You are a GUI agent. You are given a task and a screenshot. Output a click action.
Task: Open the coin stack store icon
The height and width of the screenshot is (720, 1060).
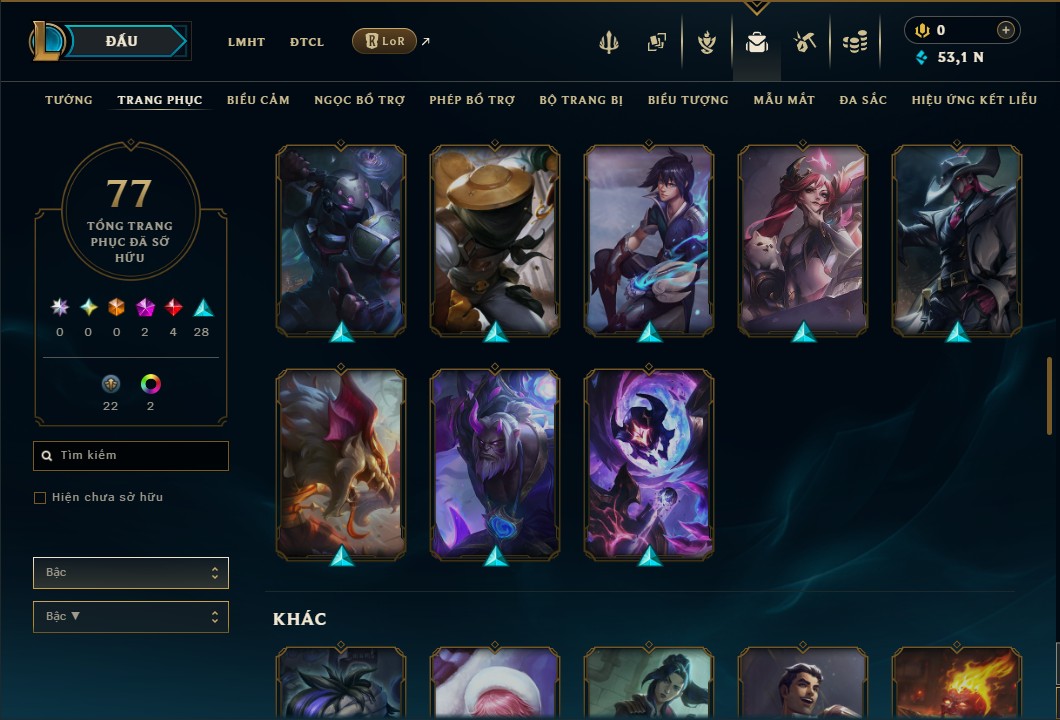coord(854,42)
